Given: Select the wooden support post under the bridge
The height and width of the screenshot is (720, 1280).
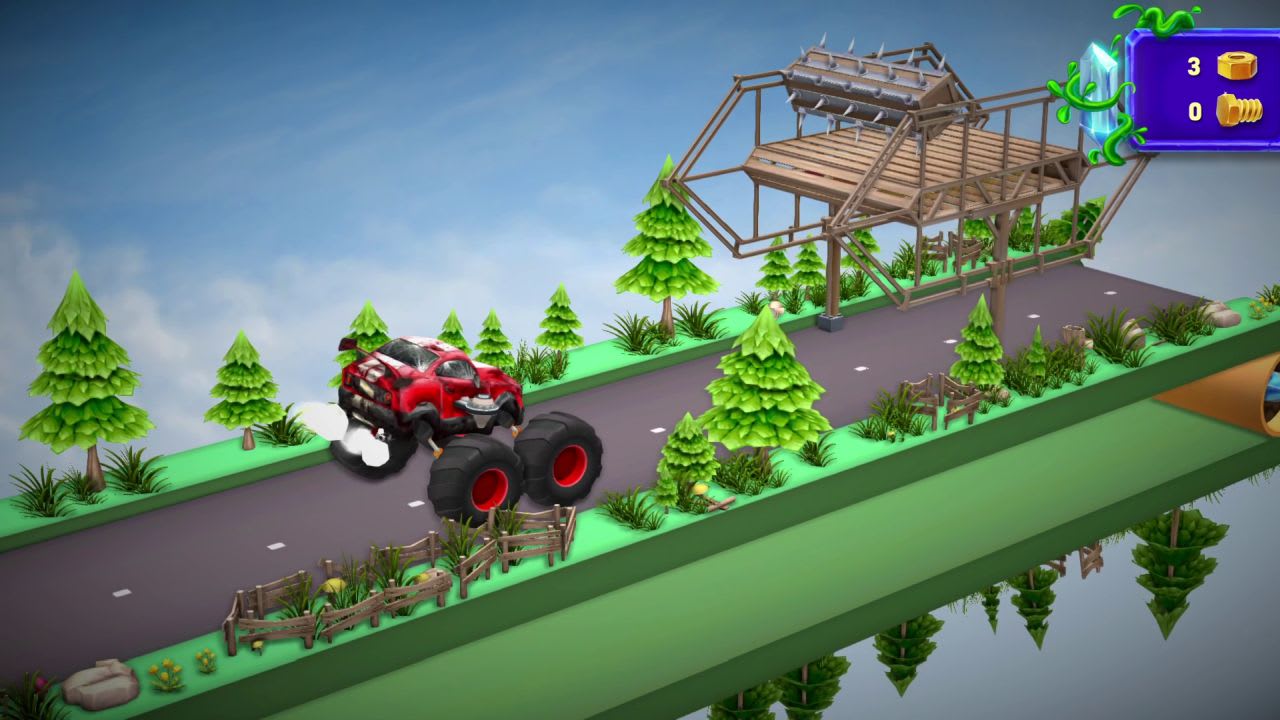Looking at the screenshot, I should point(830,270).
